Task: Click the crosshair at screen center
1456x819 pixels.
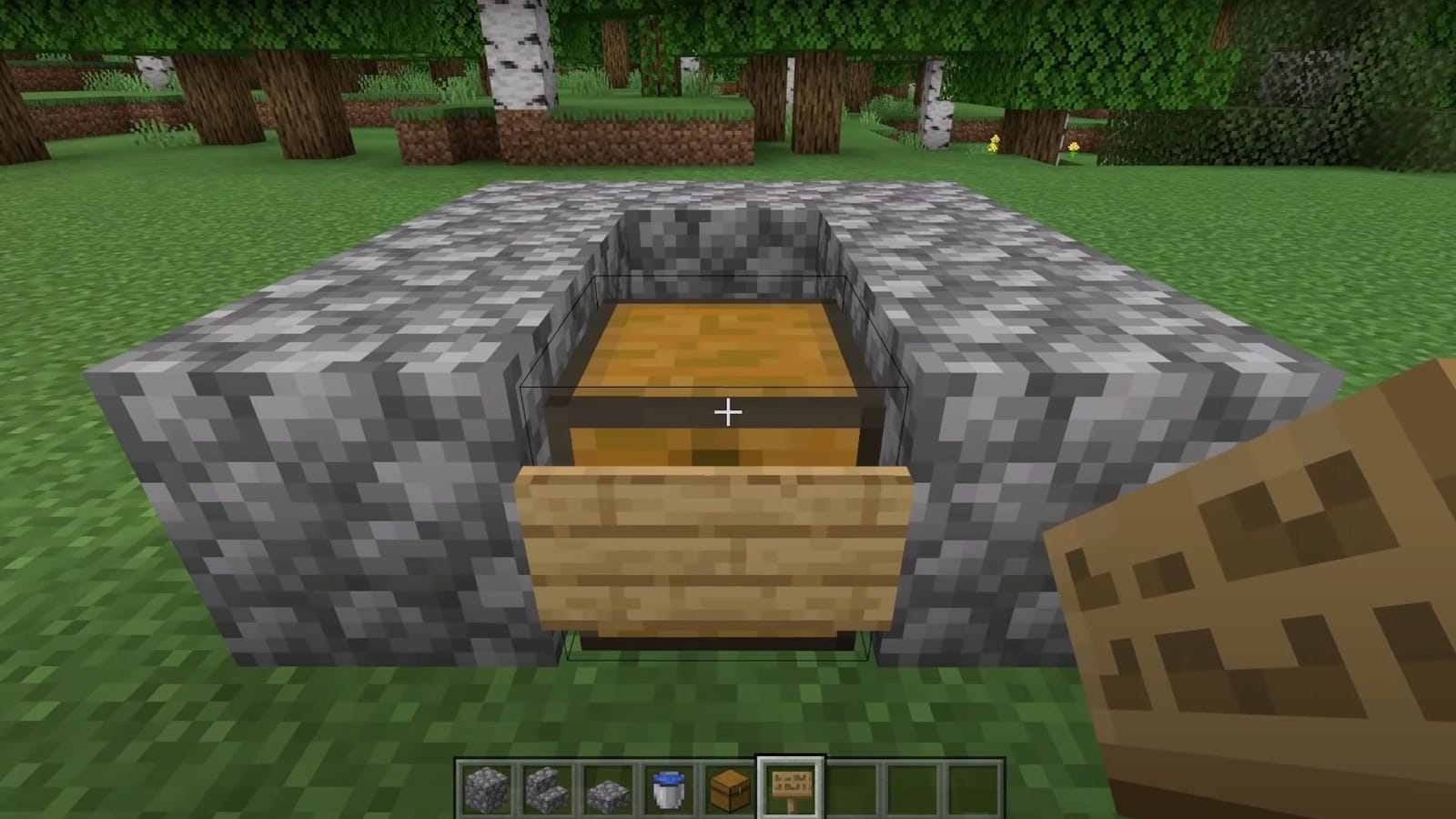Action: click(x=728, y=411)
